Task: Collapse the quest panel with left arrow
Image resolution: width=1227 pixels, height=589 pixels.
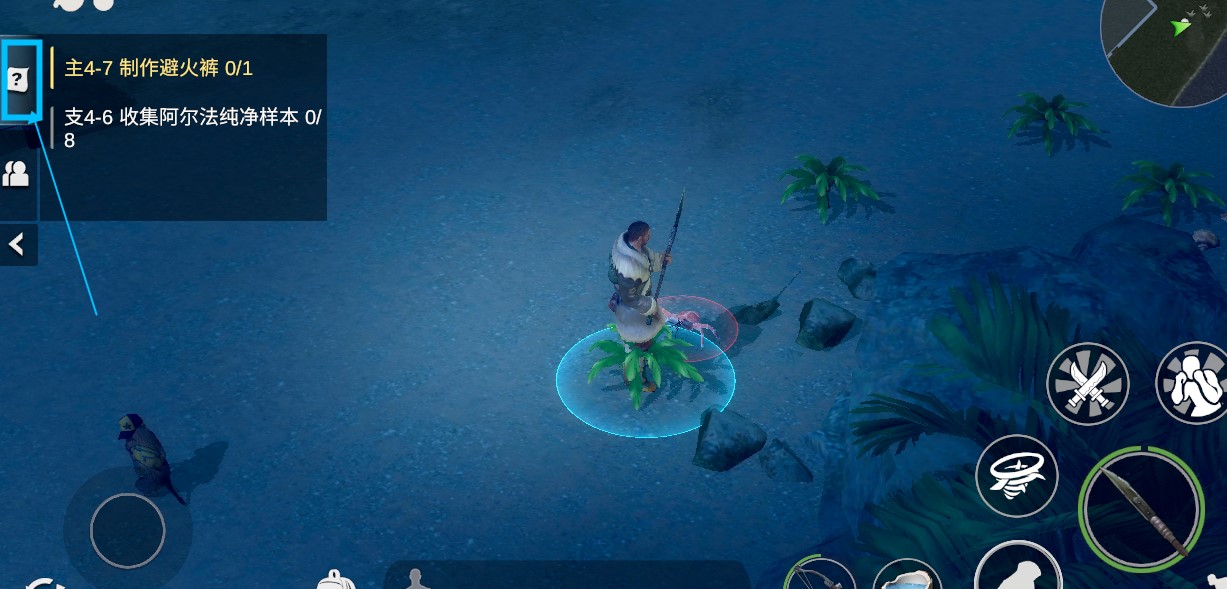Action: [x=17, y=245]
